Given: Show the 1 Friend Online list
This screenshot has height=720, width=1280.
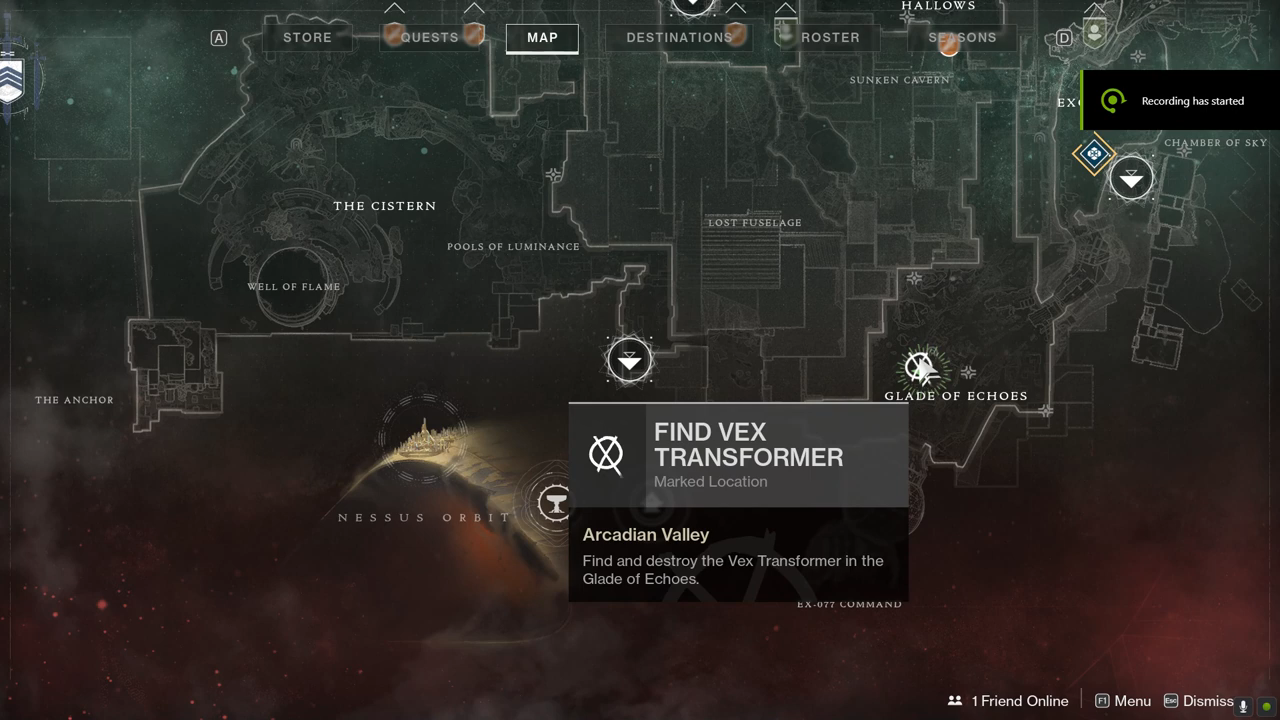Looking at the screenshot, I should tap(1008, 701).
